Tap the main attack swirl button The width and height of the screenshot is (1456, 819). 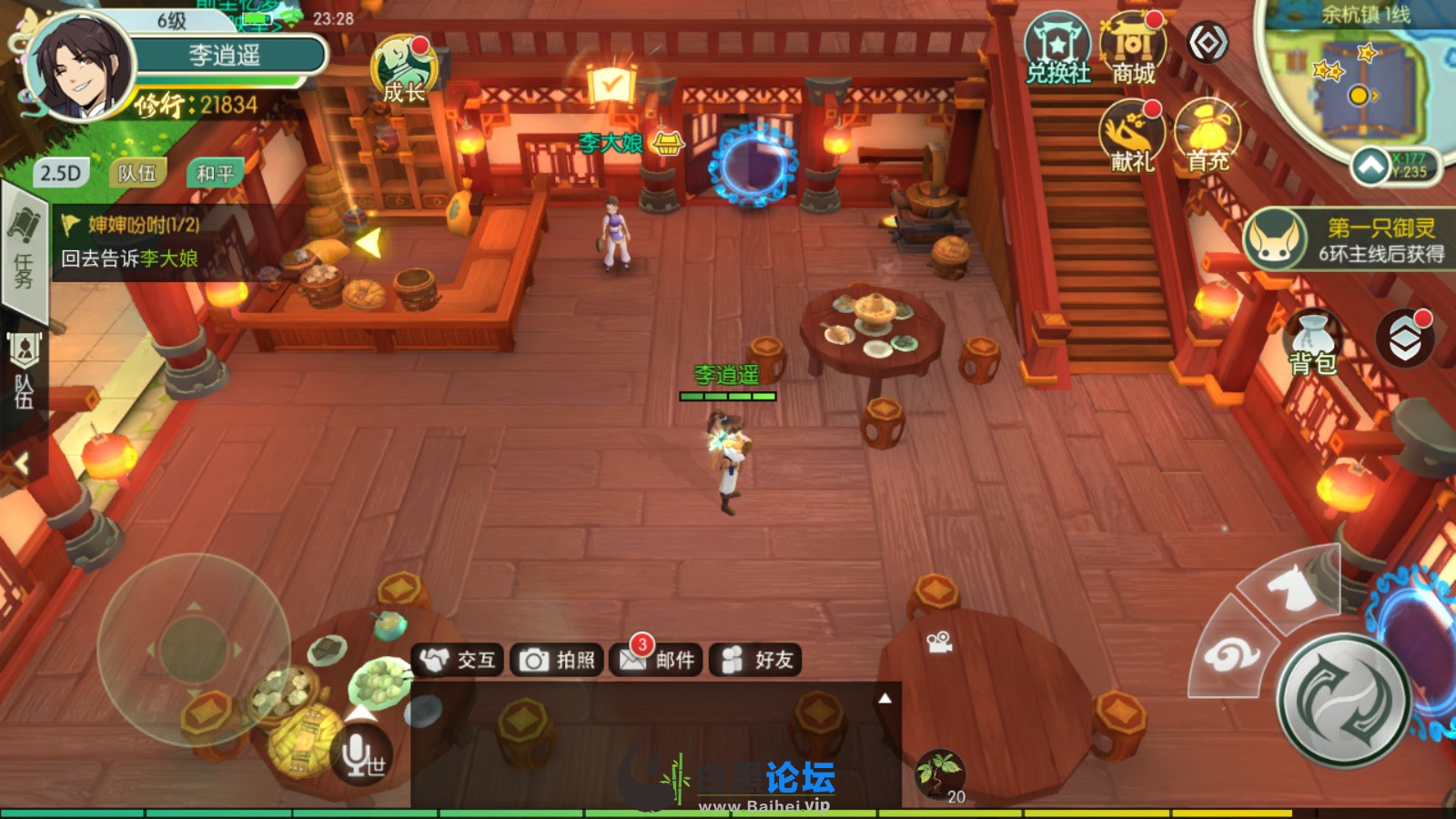pyautogui.click(x=1343, y=700)
